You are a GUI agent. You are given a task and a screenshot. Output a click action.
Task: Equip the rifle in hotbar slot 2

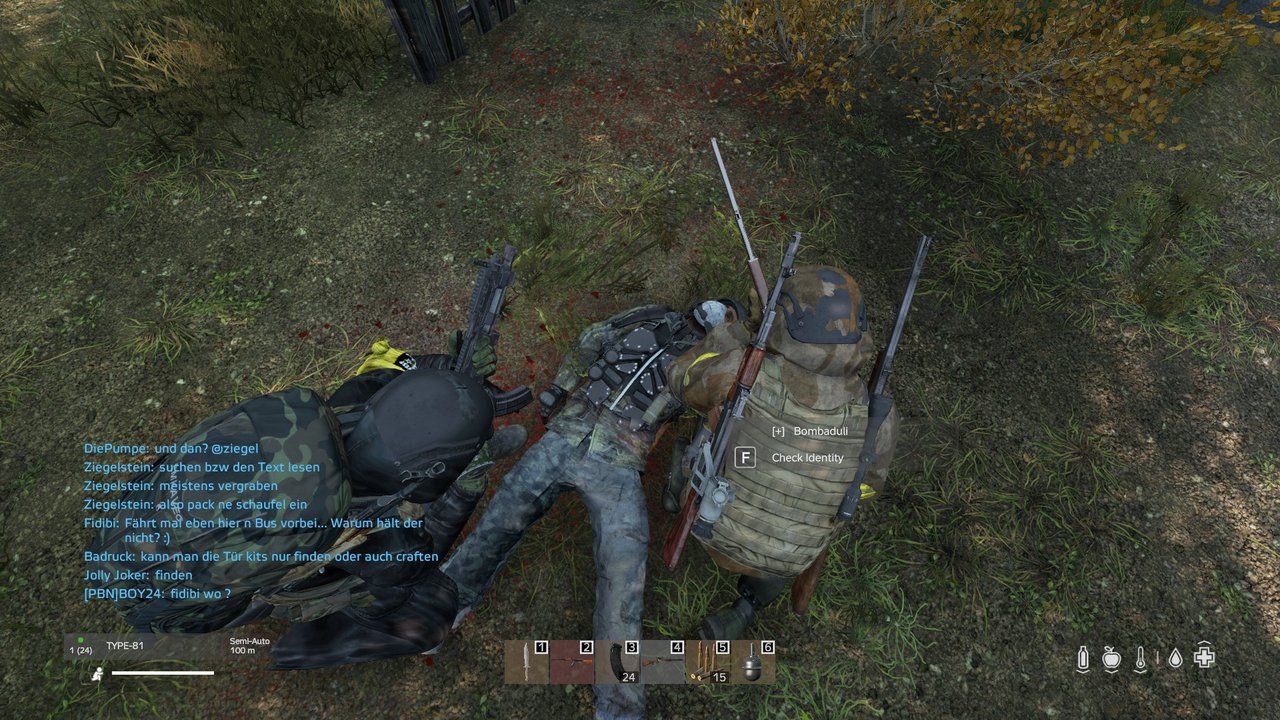572,662
